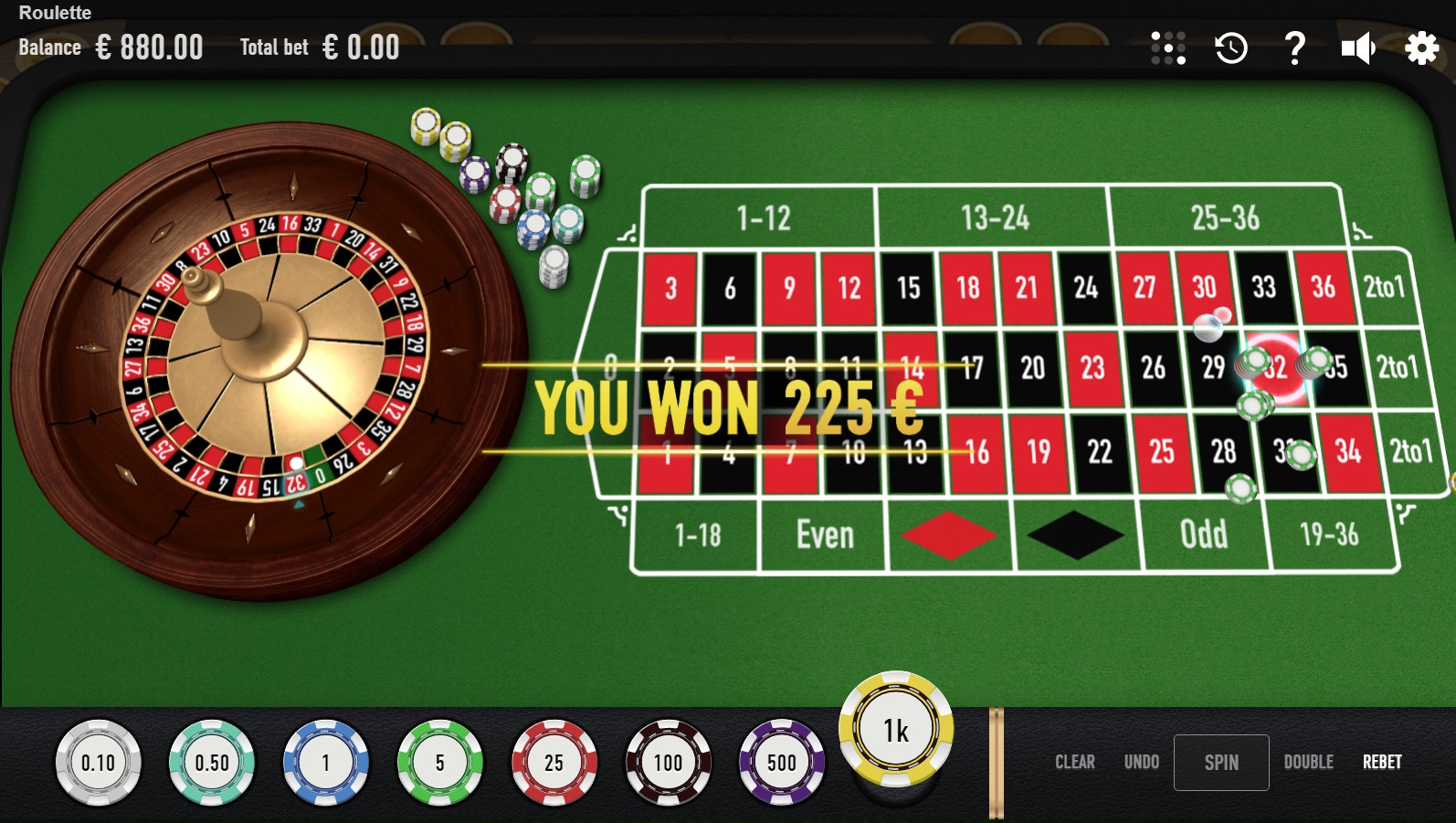The height and width of the screenshot is (823, 1456).
Task: Show the spin history clock
Action: pos(1231,47)
